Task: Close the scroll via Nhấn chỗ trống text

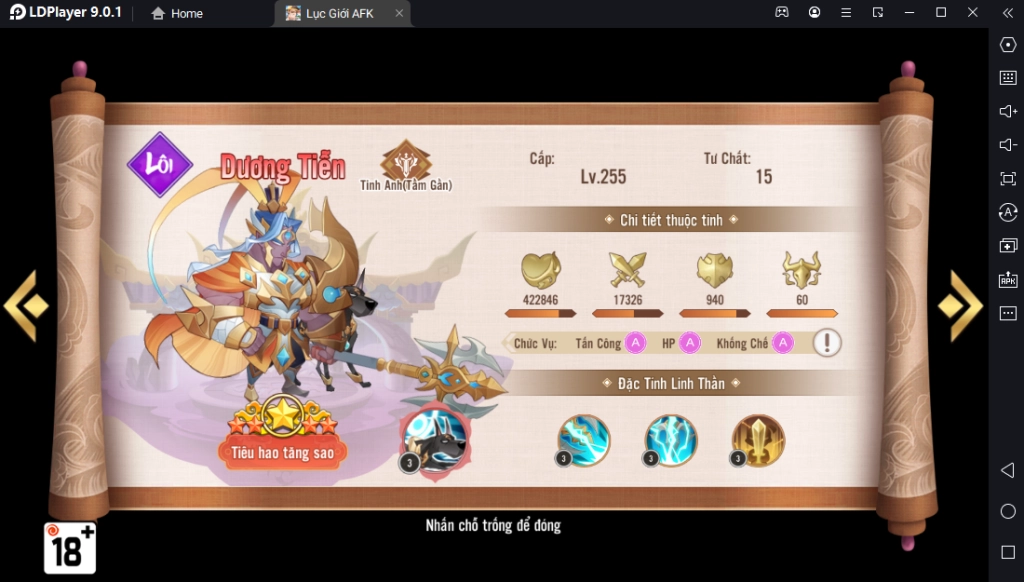Action: 493,525
